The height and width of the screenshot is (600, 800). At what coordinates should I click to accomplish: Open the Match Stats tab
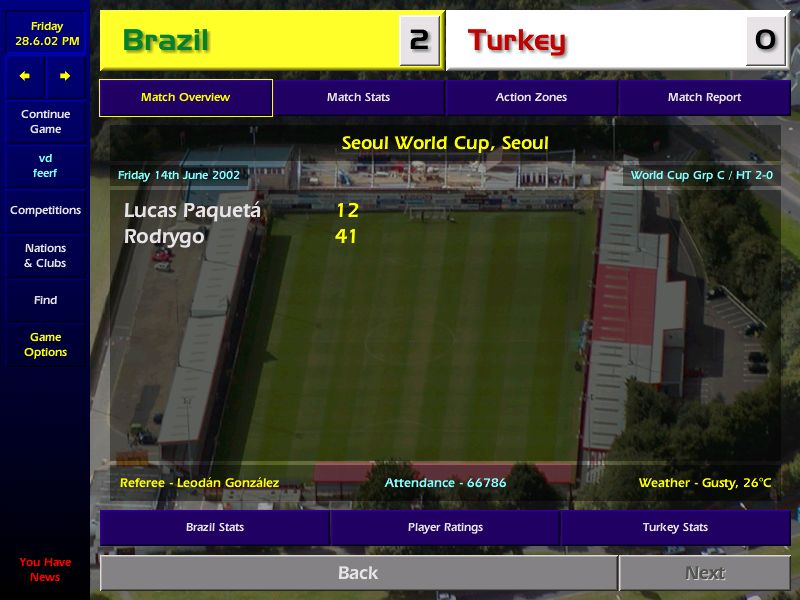point(358,98)
